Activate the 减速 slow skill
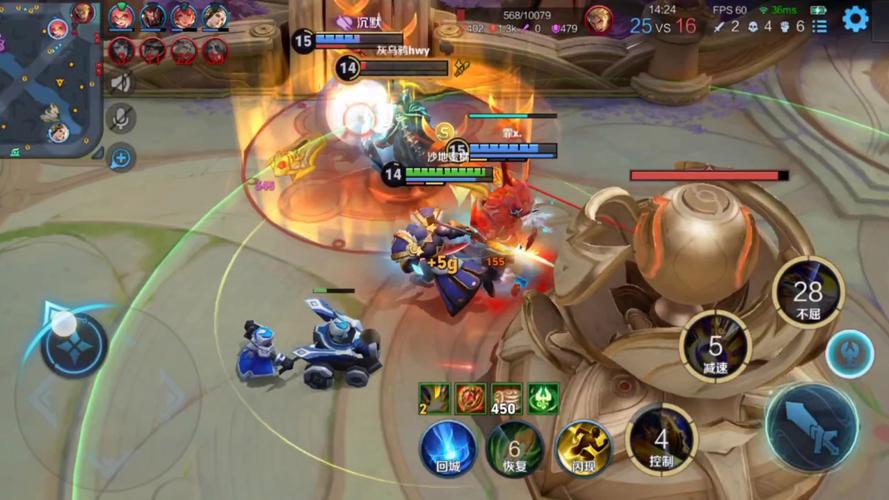The height and width of the screenshot is (500, 889). coord(715,346)
